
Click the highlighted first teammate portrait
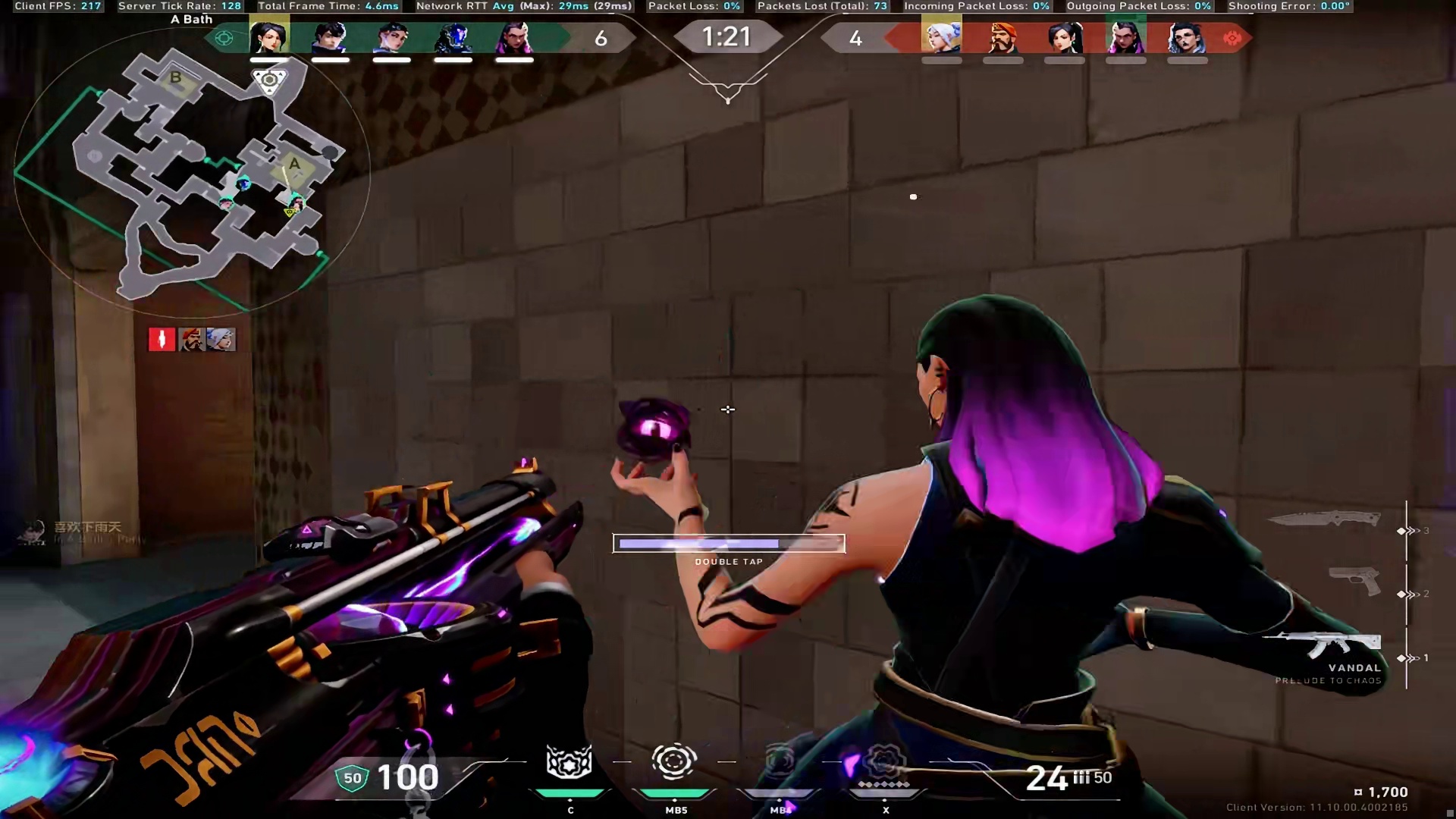click(269, 37)
